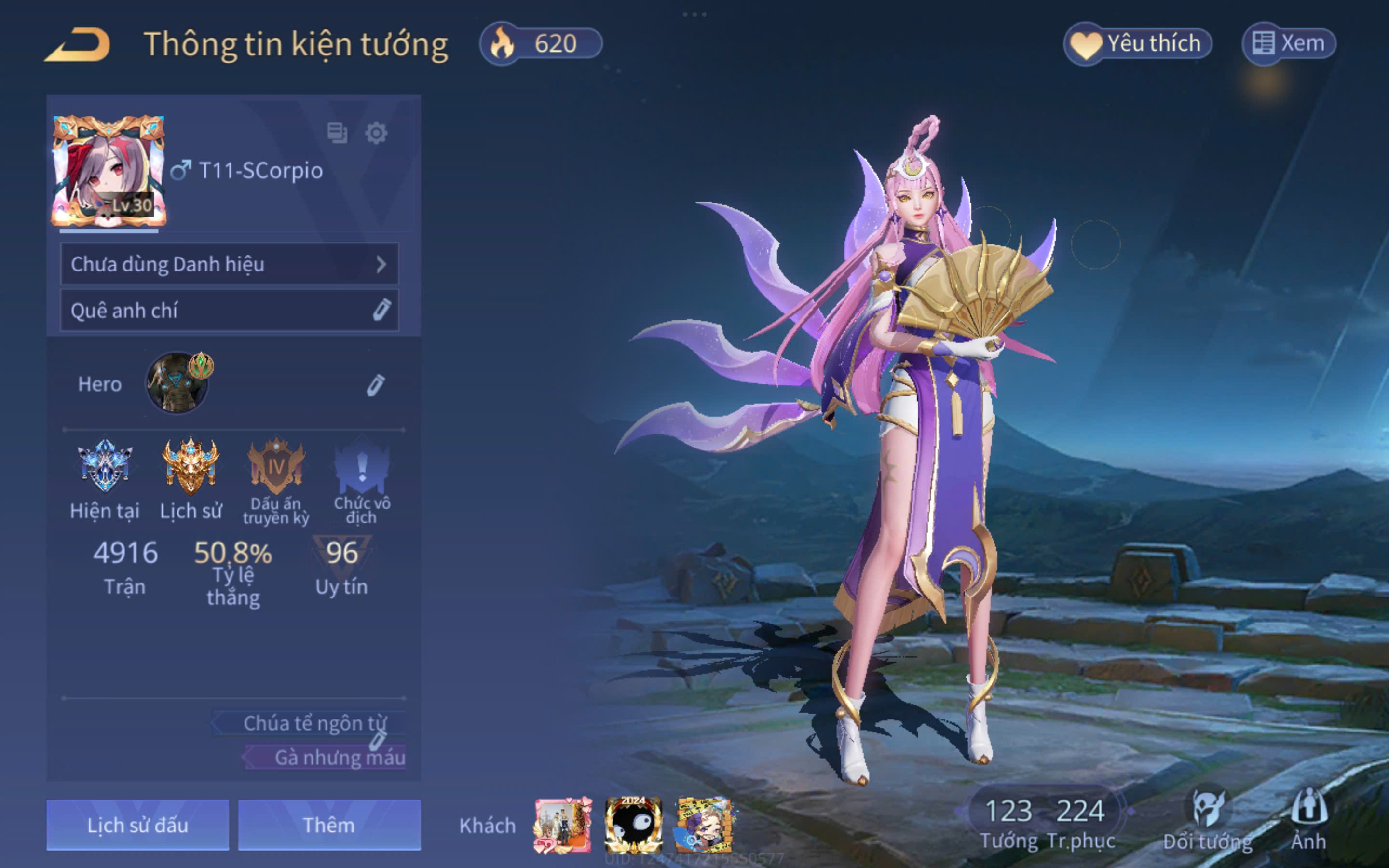This screenshot has height=868, width=1389.
Task: Open the Chức vô địch badge
Action: [x=362, y=466]
